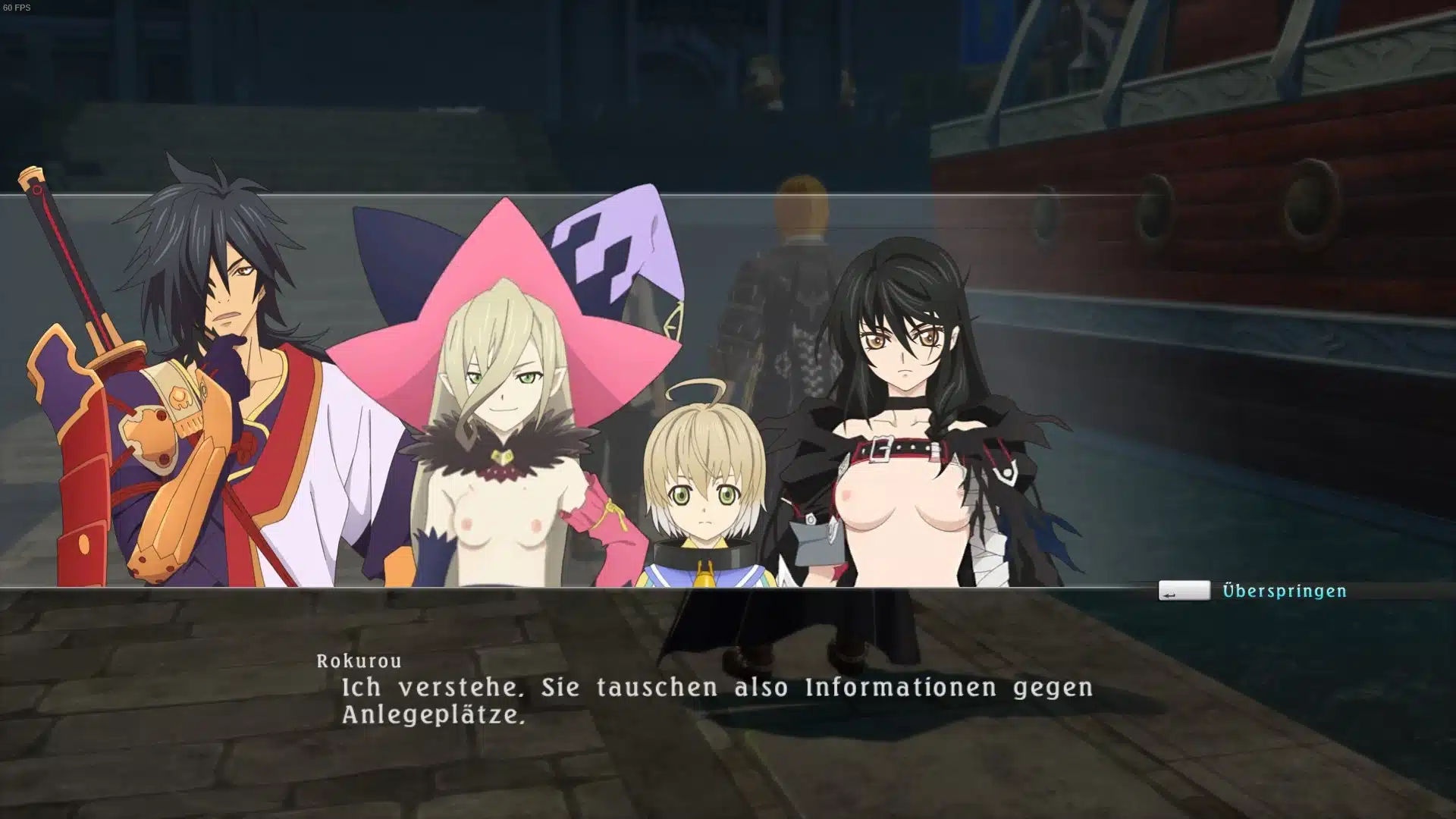
Task: Skip the dialogue via the Überspringen label
Action: tap(1284, 591)
